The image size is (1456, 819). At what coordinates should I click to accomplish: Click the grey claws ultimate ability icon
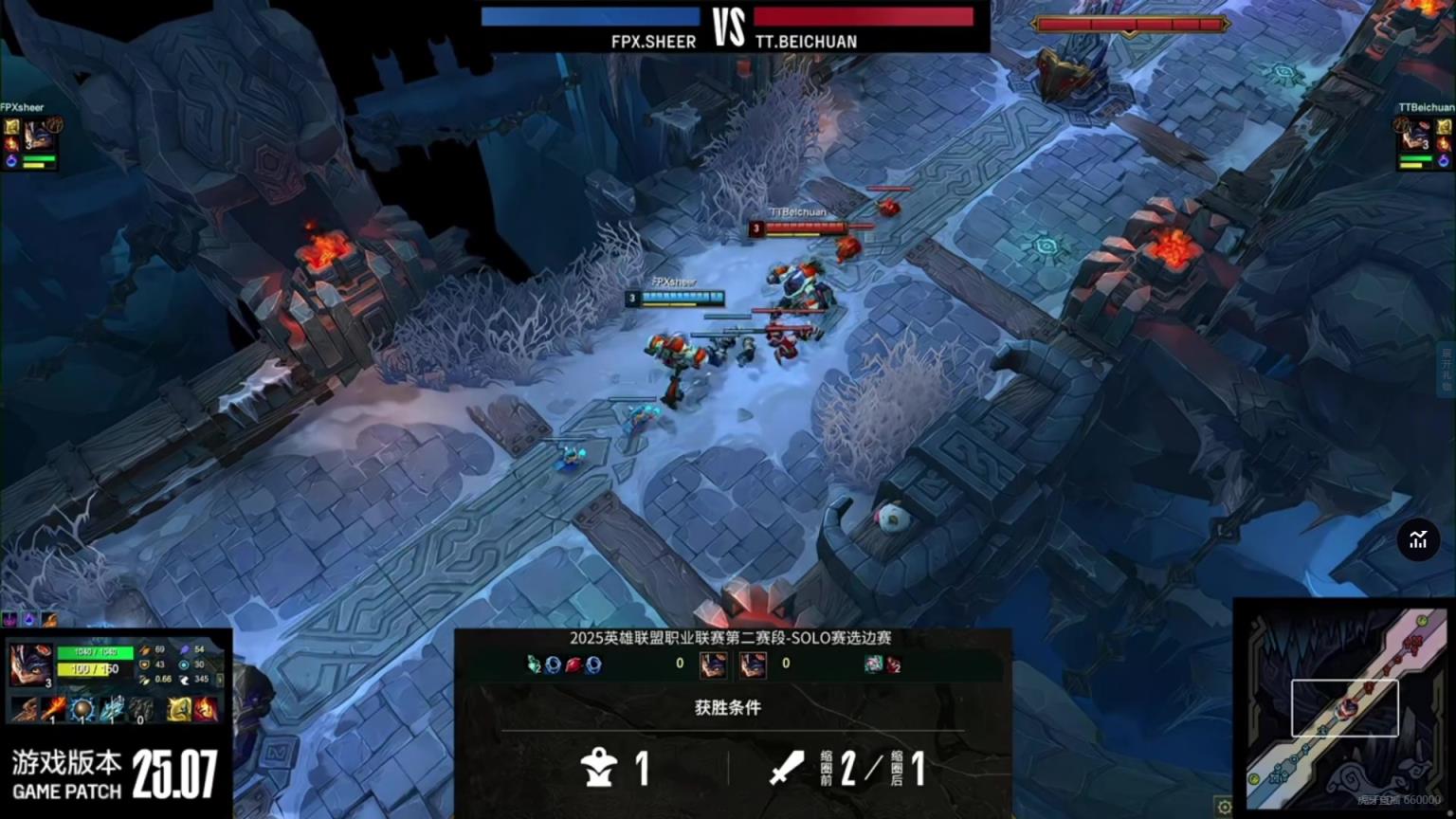[x=140, y=708]
